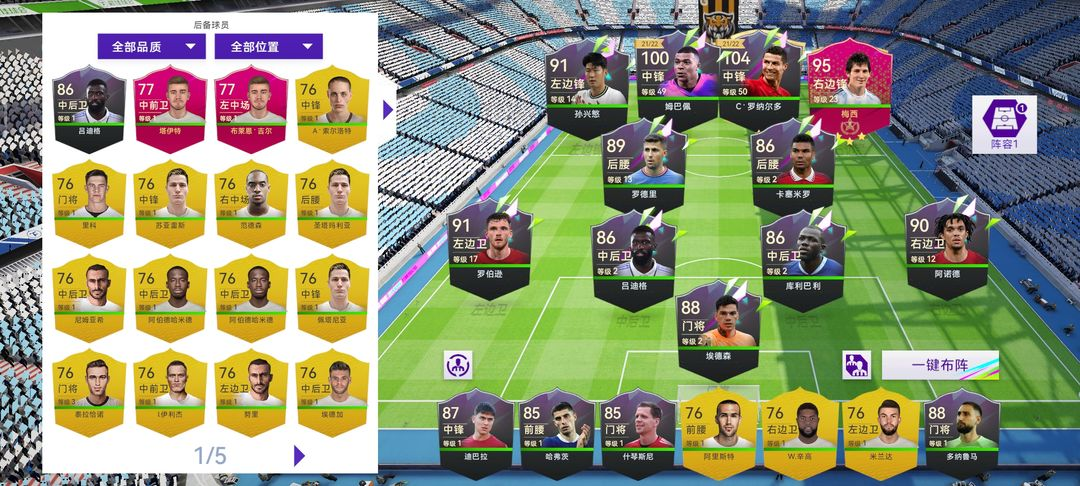Open the 全部位置 position filter dropdown
The image size is (1080, 486).
(269, 47)
